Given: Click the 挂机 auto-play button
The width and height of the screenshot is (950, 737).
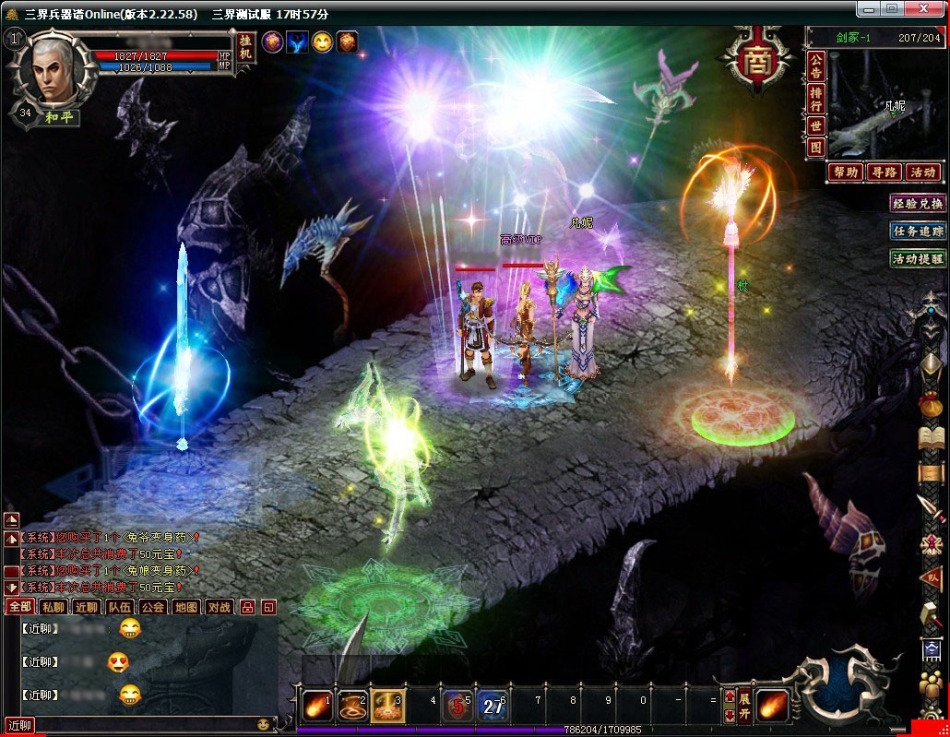Looking at the screenshot, I should tap(247, 49).
